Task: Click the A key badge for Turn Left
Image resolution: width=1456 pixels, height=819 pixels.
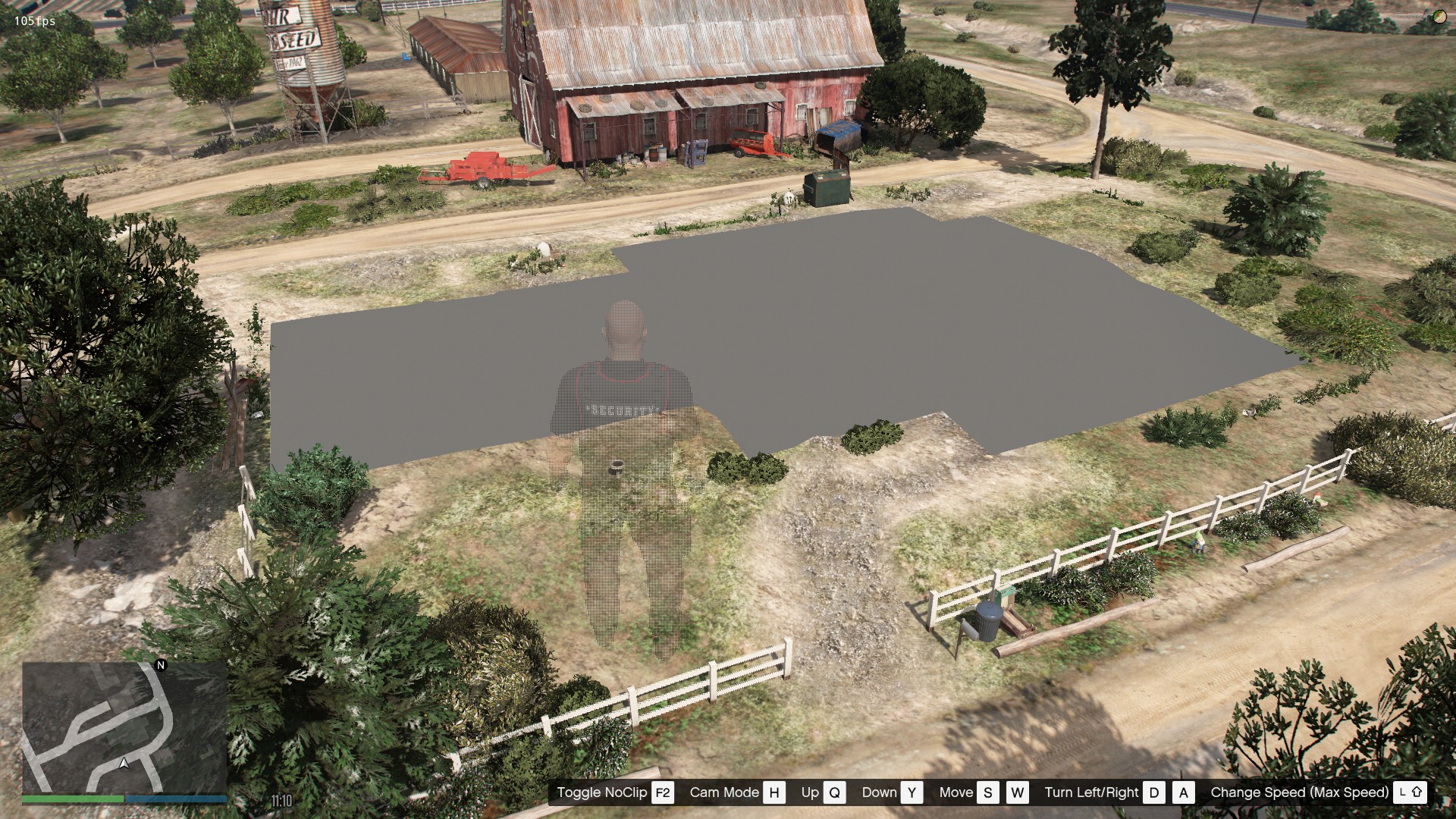Action: click(x=1183, y=792)
